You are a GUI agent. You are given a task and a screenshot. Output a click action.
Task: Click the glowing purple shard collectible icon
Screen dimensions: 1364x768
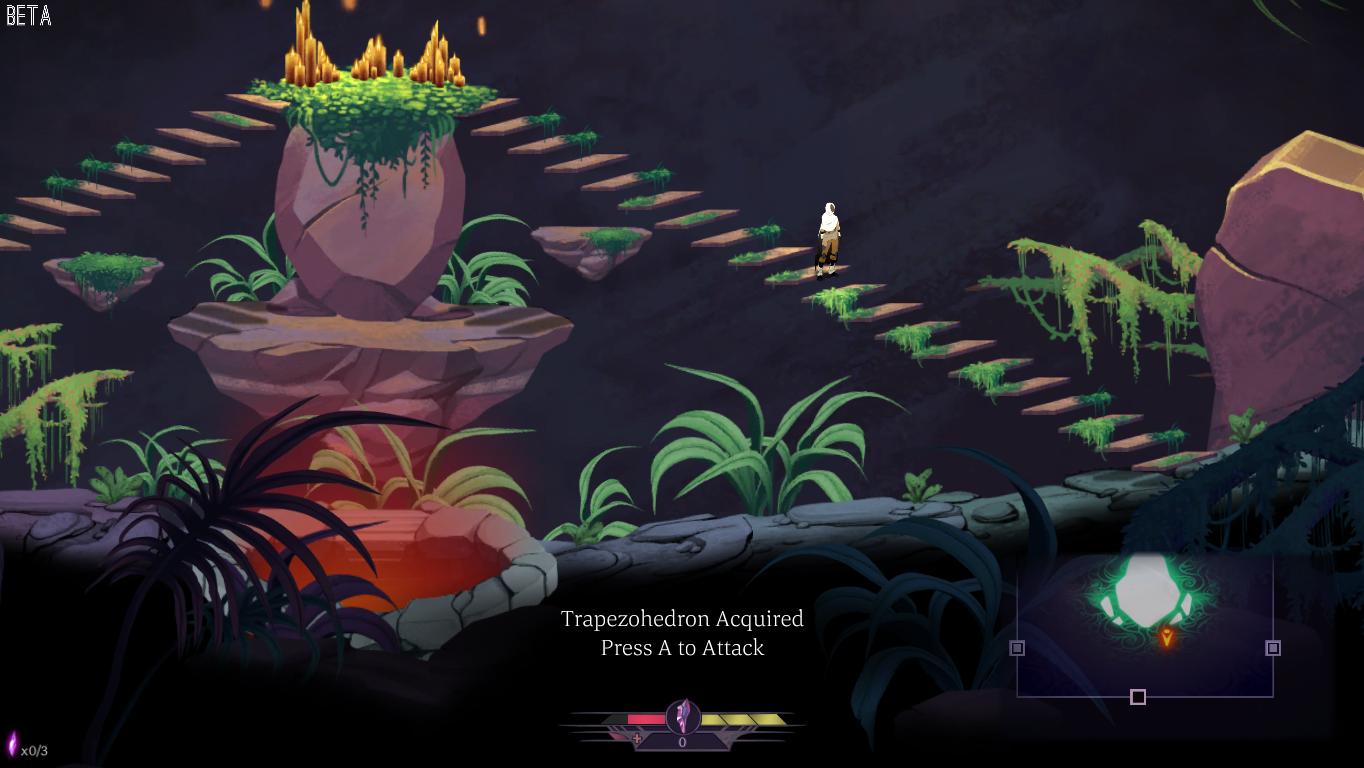coord(13,745)
